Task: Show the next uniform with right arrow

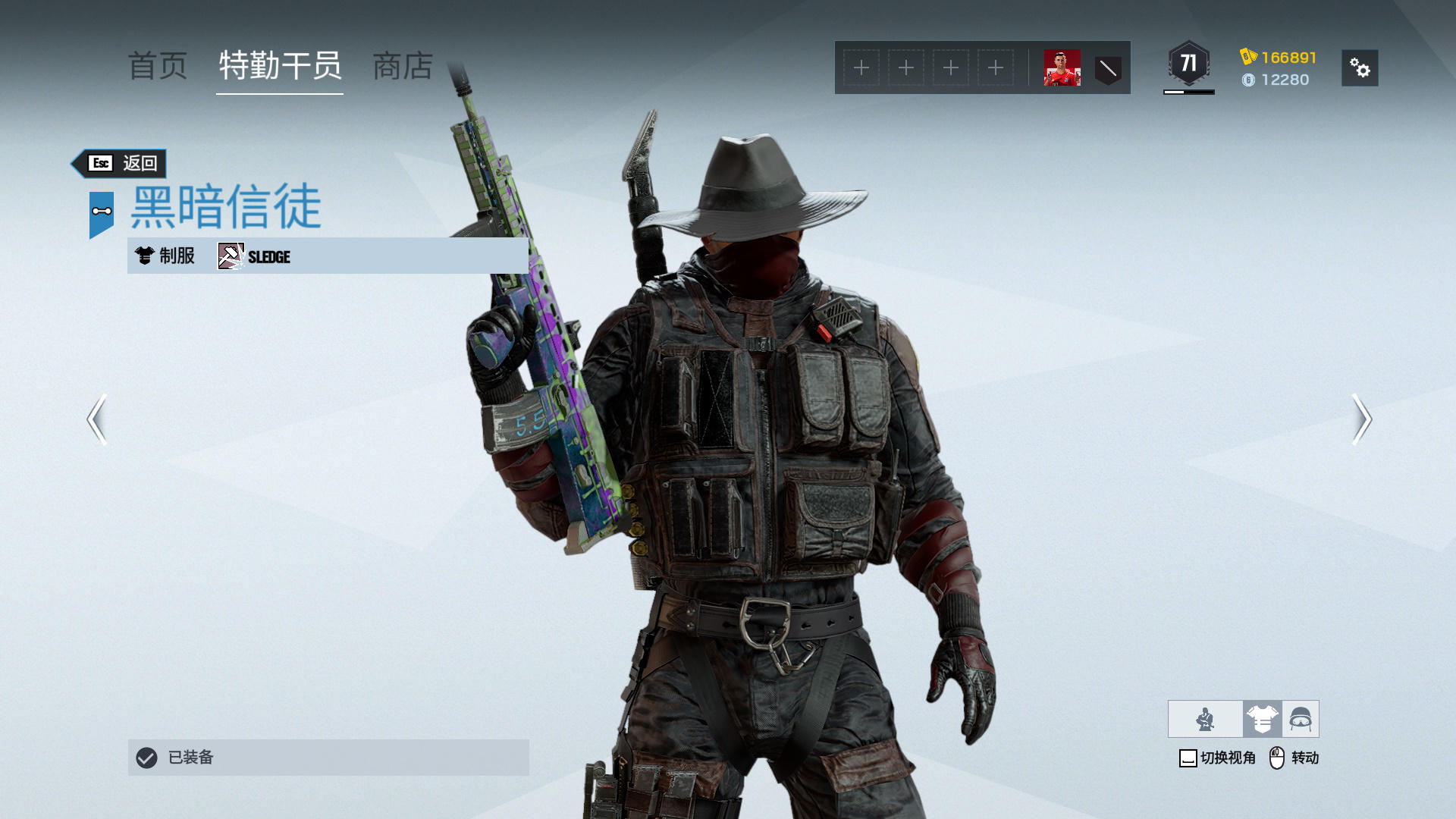Action: [1361, 419]
